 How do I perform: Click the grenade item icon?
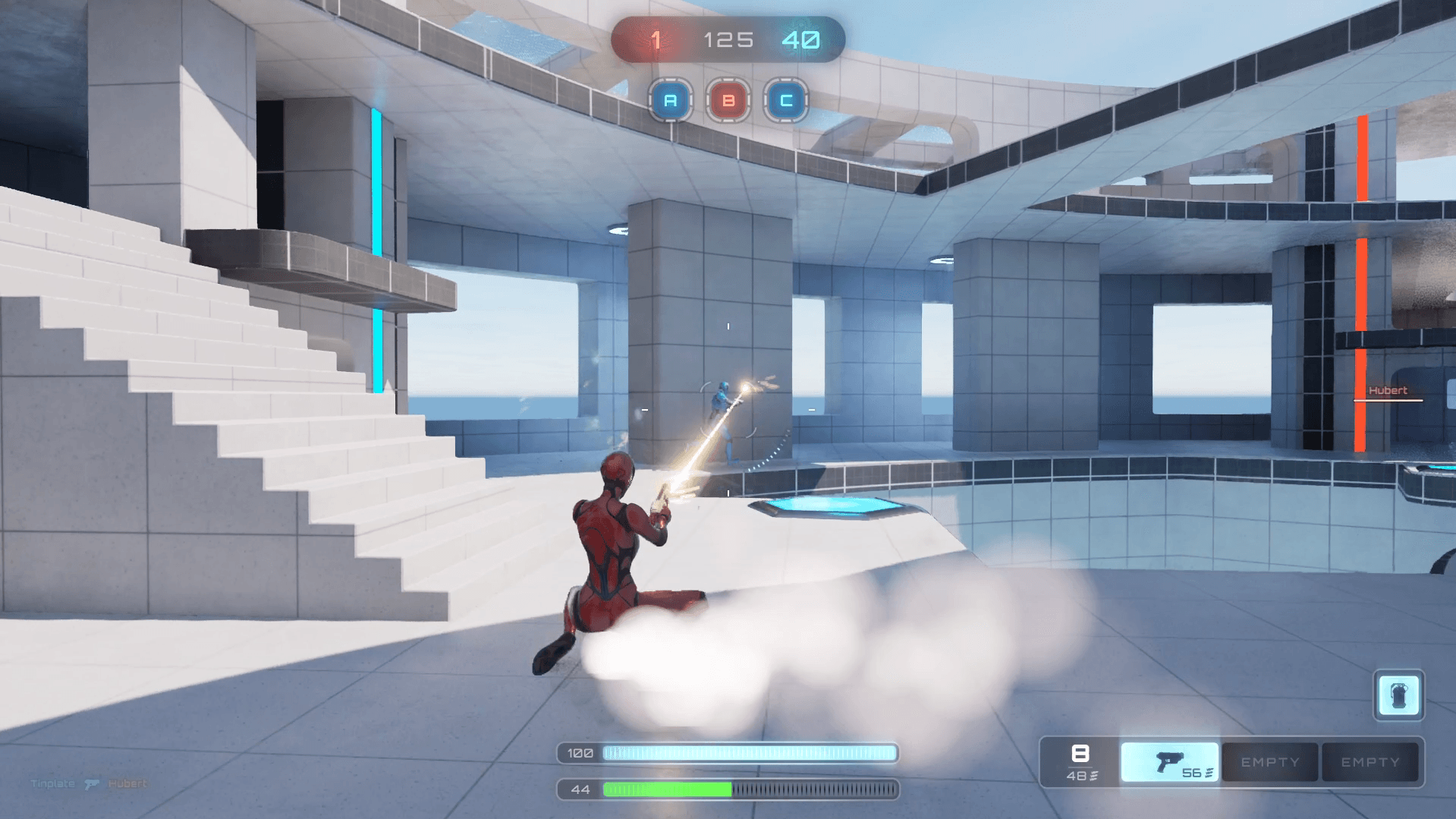[1398, 695]
